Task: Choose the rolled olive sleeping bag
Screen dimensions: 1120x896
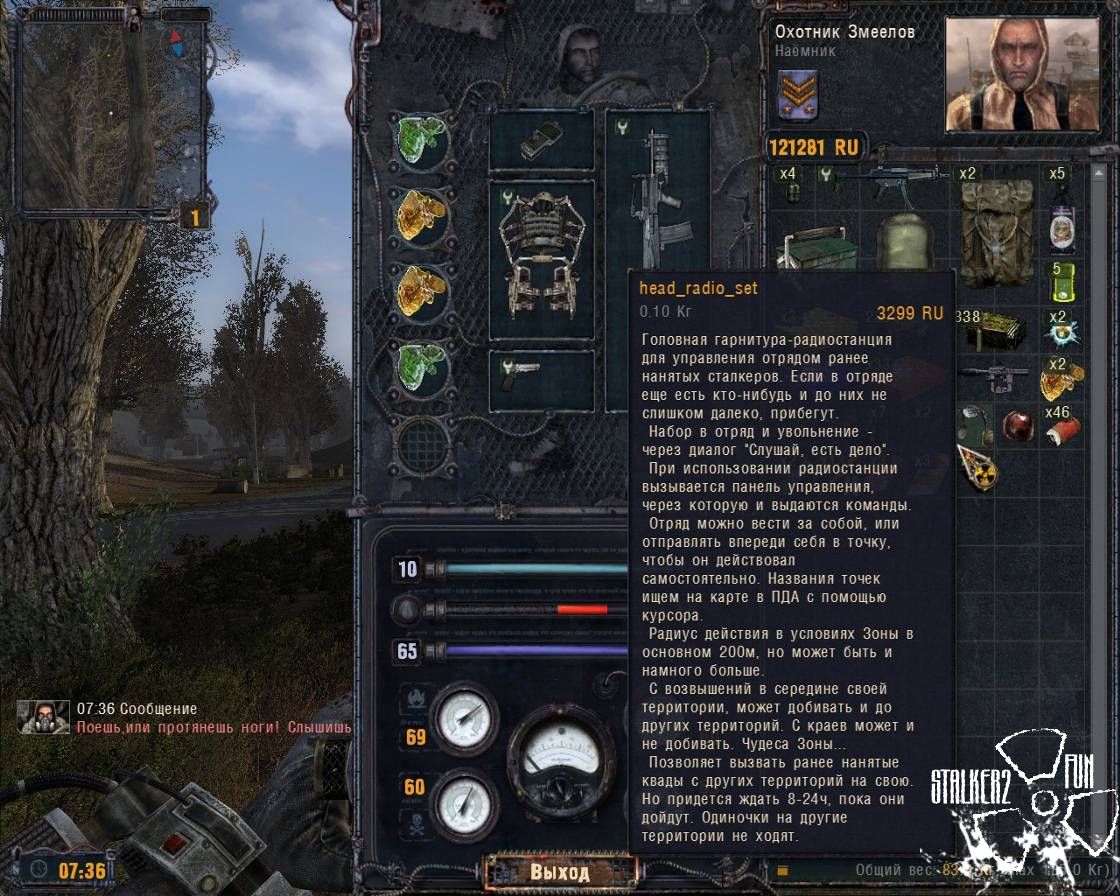Action: [x=906, y=242]
